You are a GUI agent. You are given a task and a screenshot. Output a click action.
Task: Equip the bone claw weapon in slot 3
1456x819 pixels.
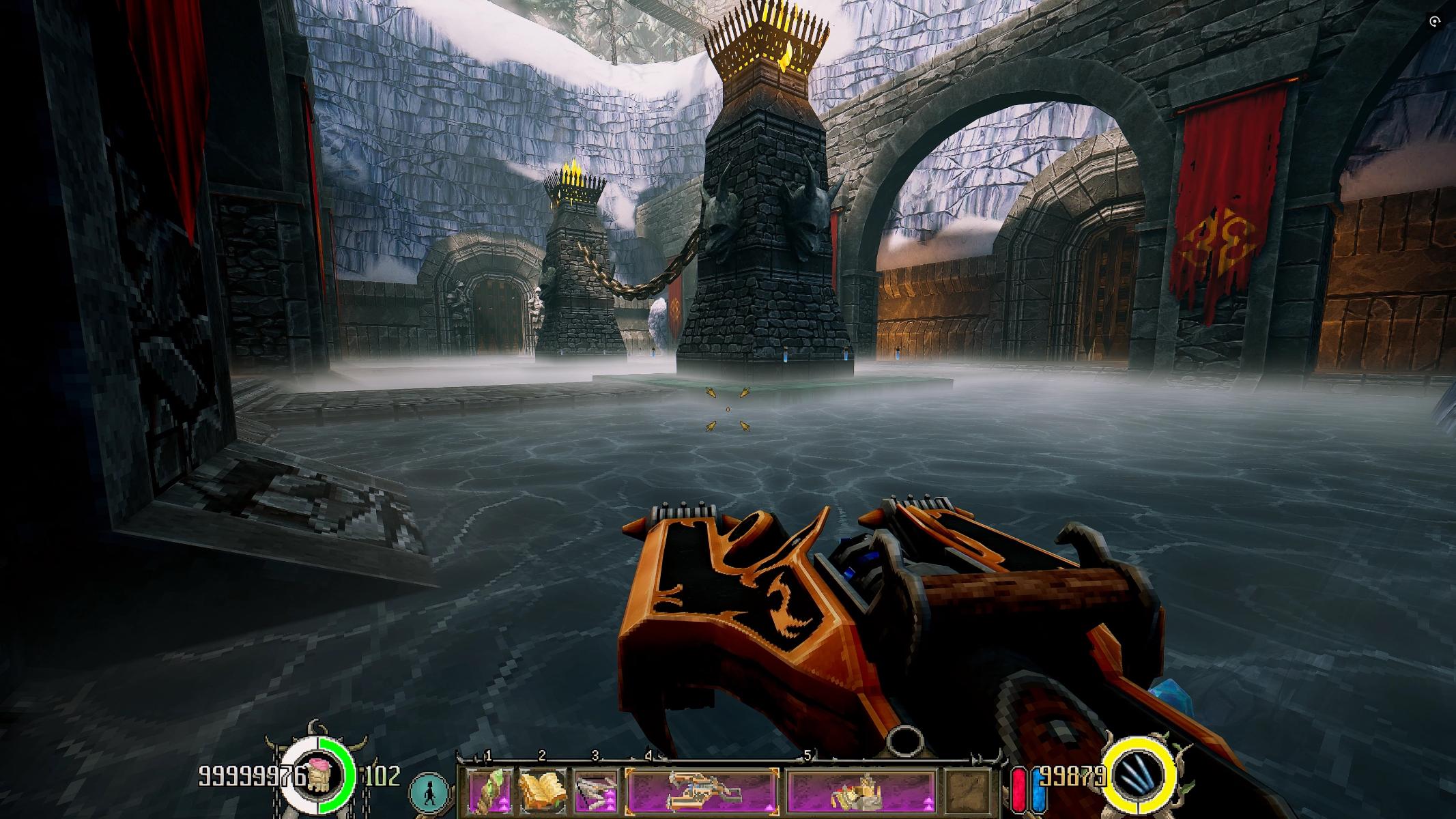tap(597, 790)
